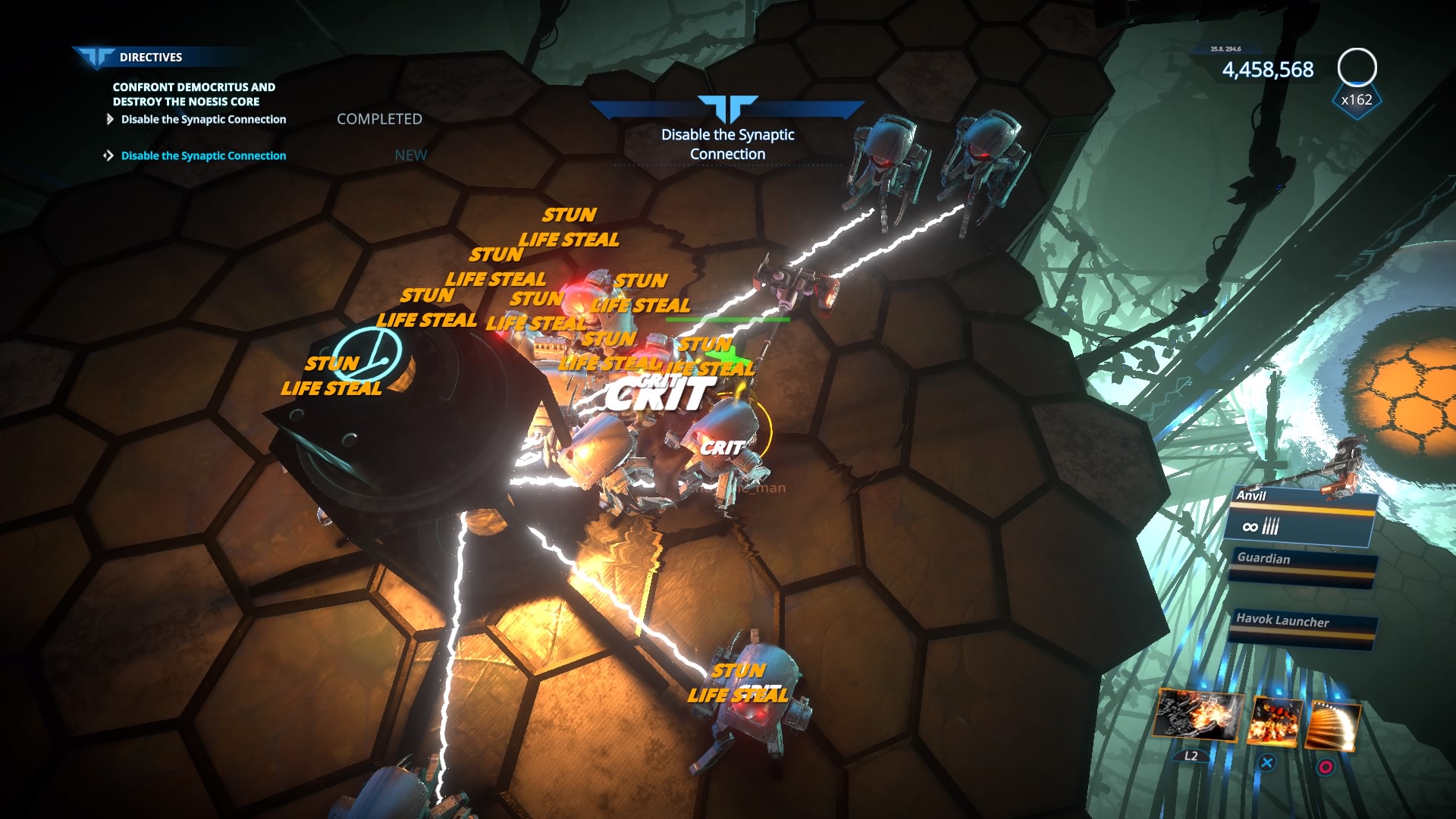Select the new blue Synaptic Connection directive

203,155
